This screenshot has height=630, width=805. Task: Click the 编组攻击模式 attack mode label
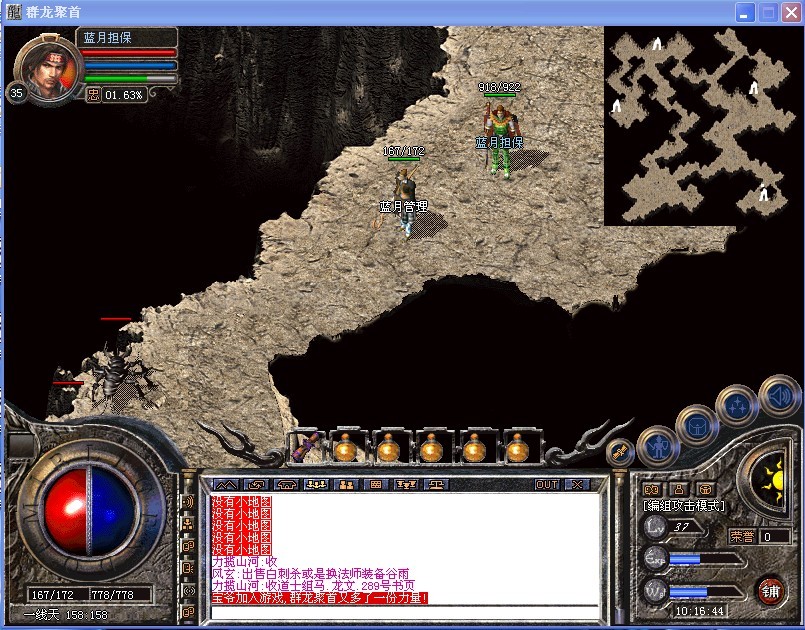684,506
